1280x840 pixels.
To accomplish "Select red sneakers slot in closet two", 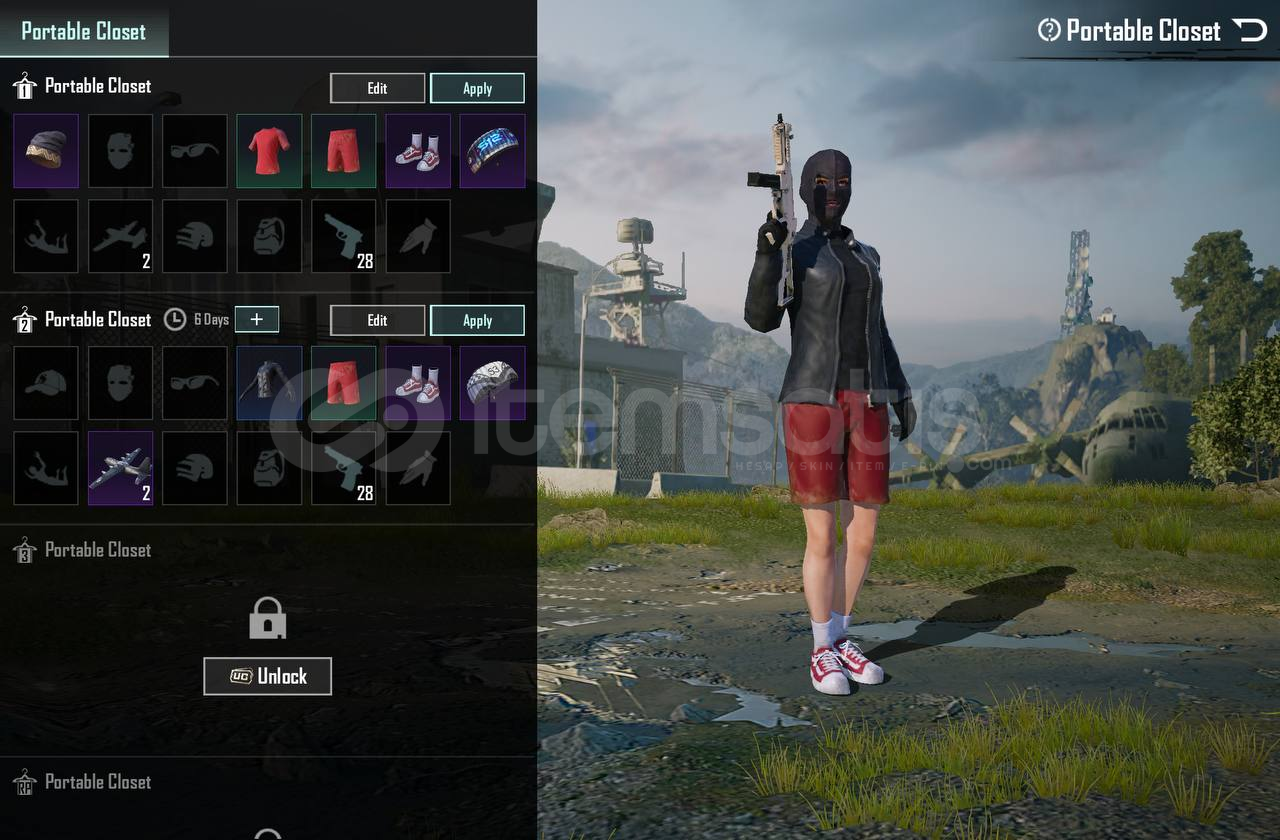I will click(x=417, y=383).
